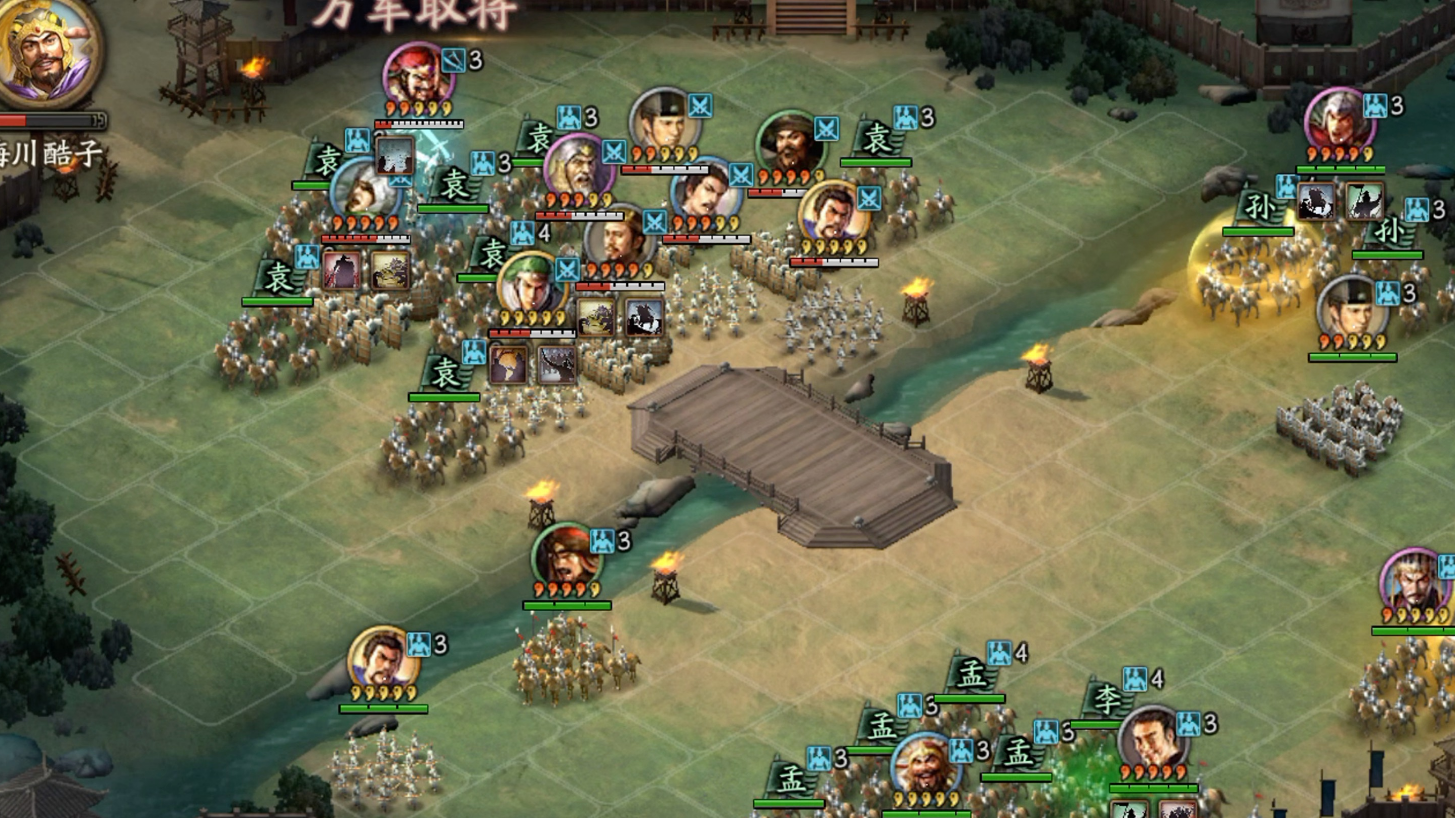This screenshot has width=1455, height=818.
Task: Select the pink-bordered general beside the wall
Action: 1338,122
